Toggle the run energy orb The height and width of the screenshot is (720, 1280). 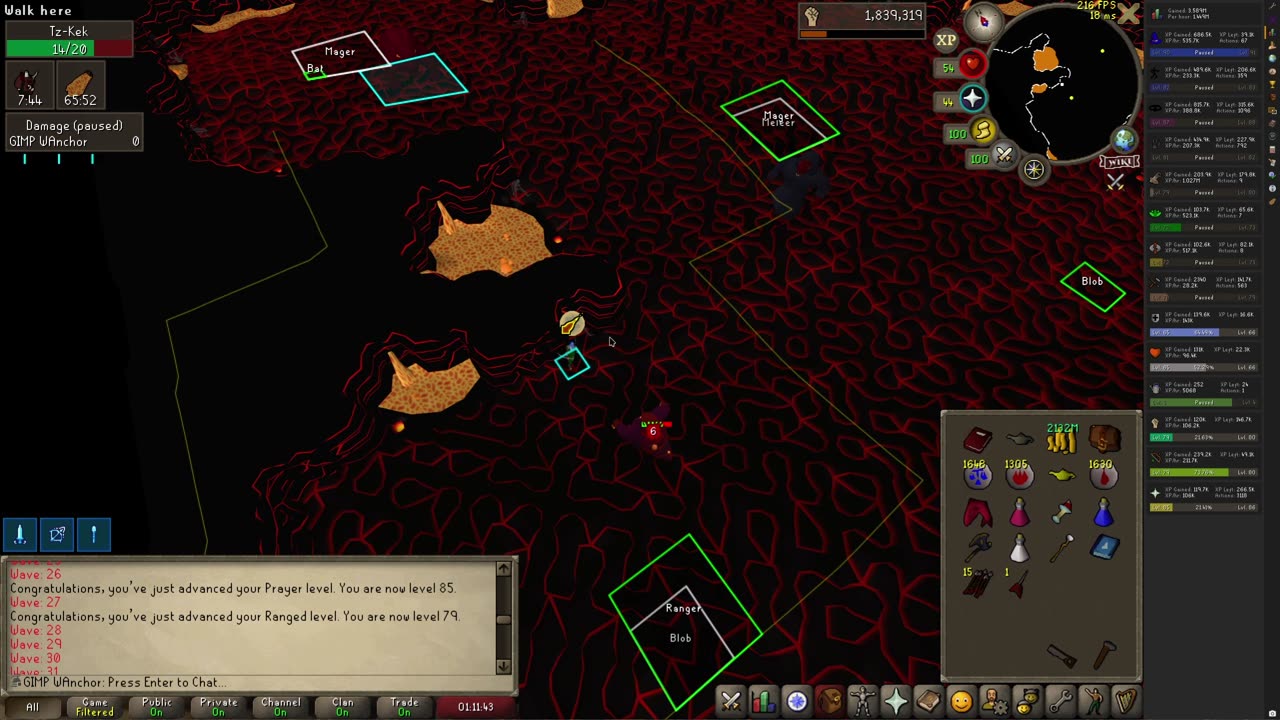click(983, 131)
